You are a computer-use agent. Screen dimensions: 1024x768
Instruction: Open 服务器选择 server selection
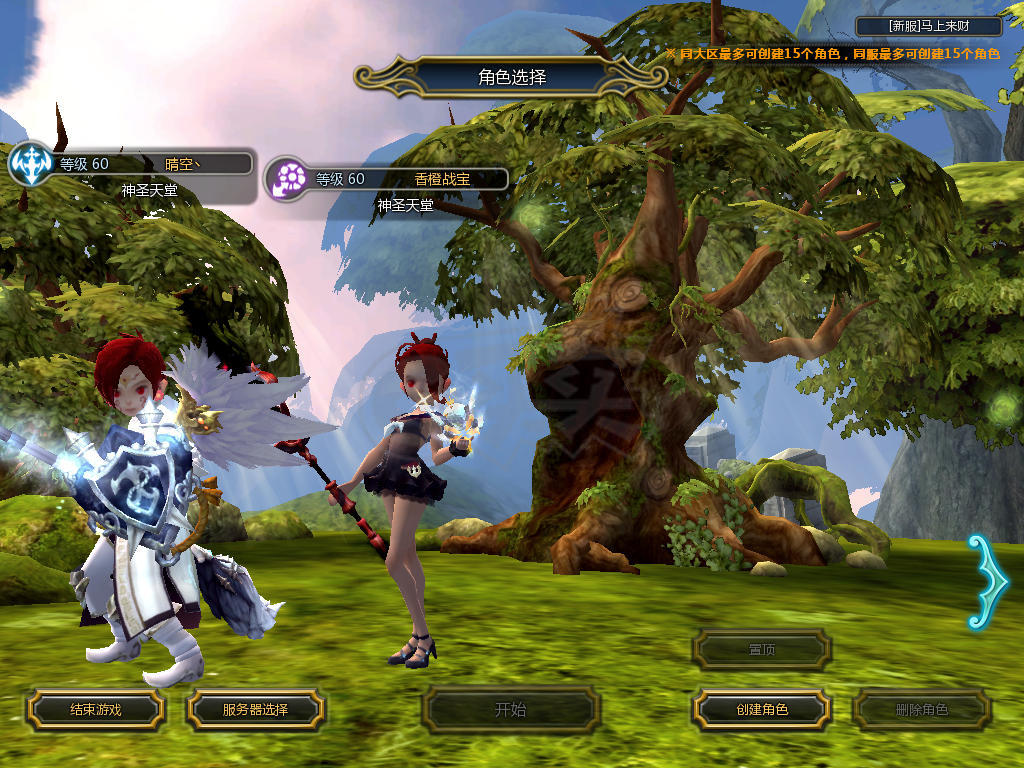[255, 710]
